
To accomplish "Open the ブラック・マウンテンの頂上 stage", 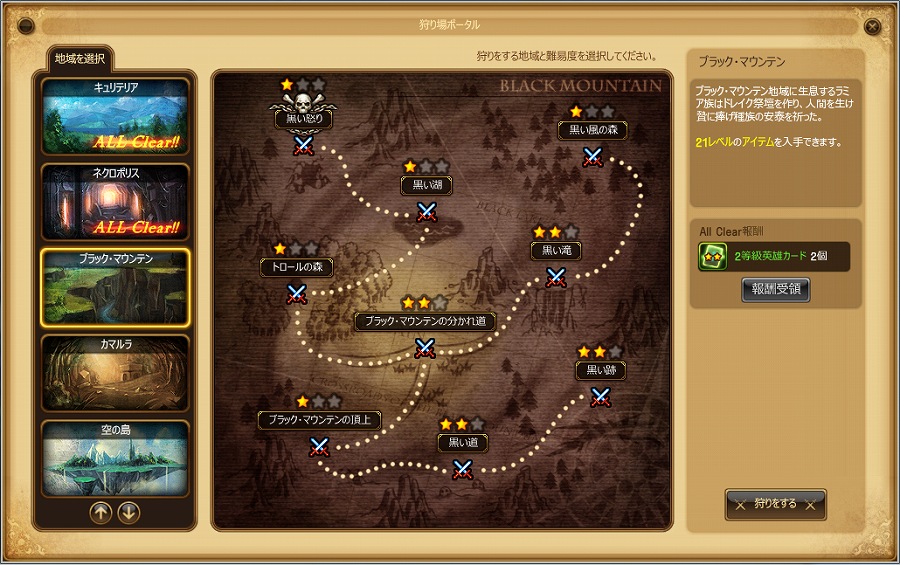I will (319, 446).
